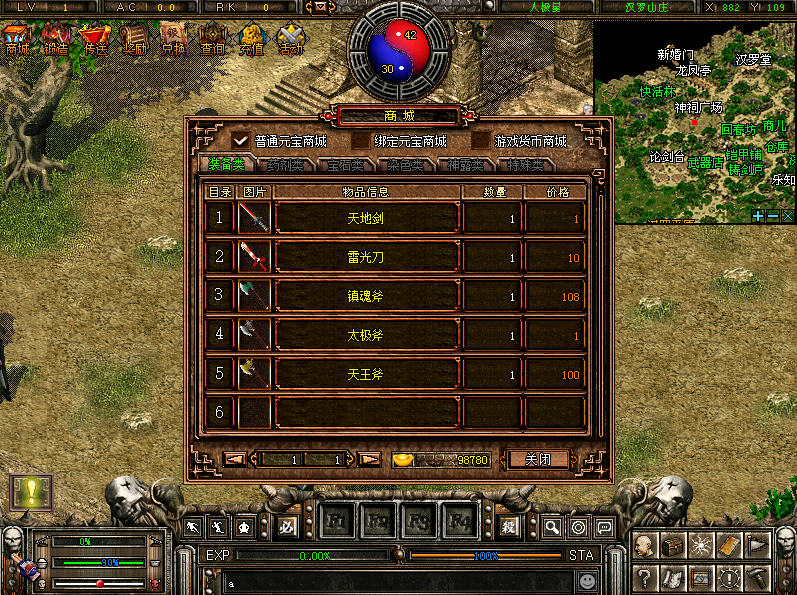Close the shop with the 关闭 button
Screen dimensions: 797x595
point(538,459)
